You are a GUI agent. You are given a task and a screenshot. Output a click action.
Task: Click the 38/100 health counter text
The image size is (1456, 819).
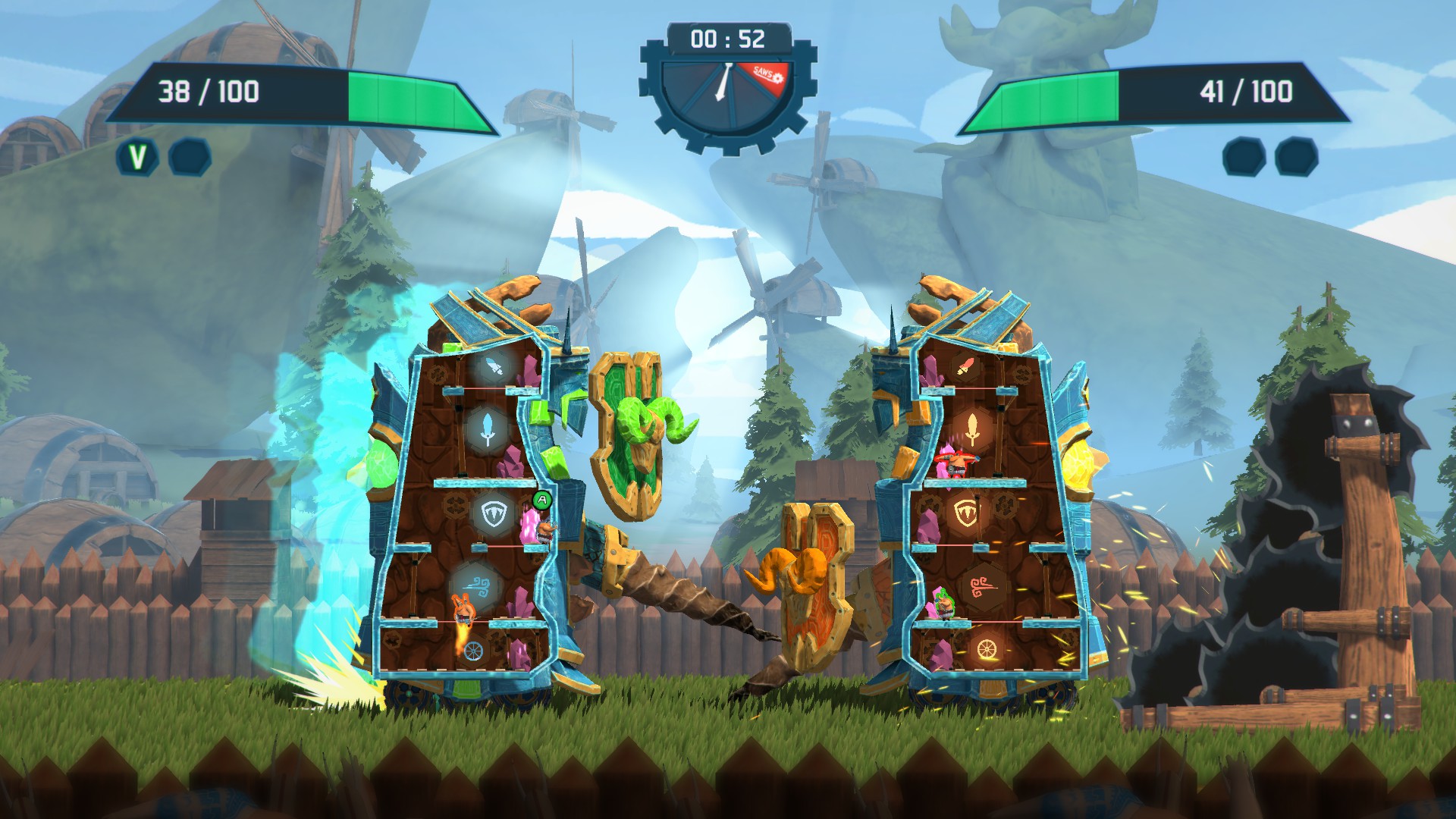207,91
